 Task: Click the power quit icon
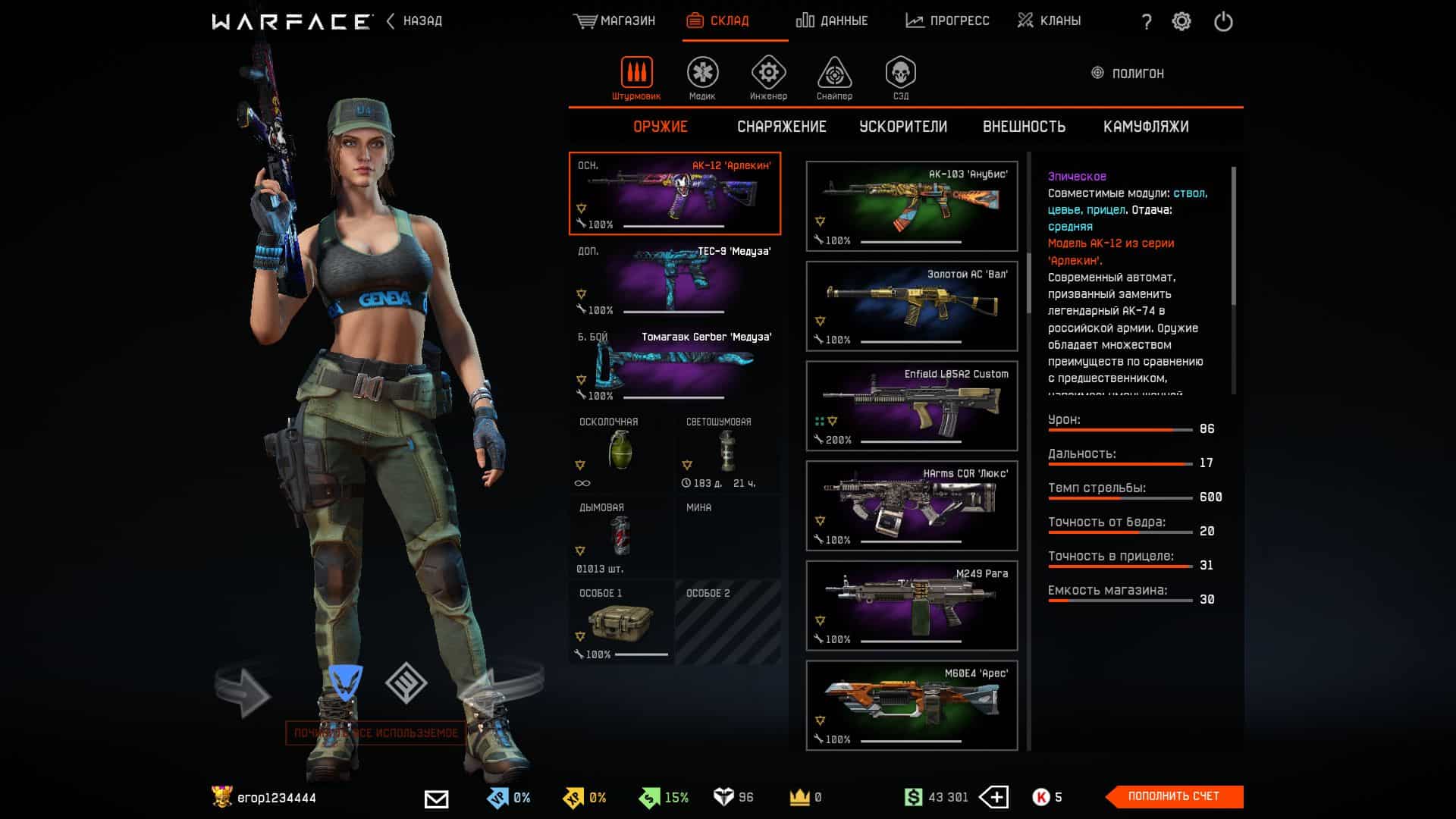click(x=1223, y=22)
